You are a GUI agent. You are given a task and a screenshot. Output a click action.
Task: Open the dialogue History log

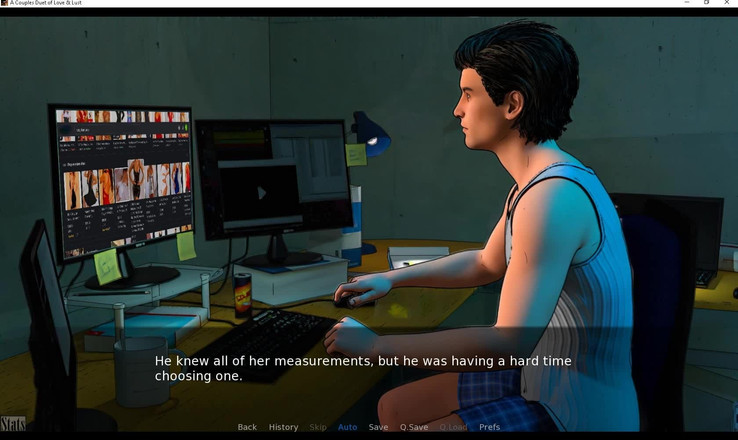click(283, 427)
